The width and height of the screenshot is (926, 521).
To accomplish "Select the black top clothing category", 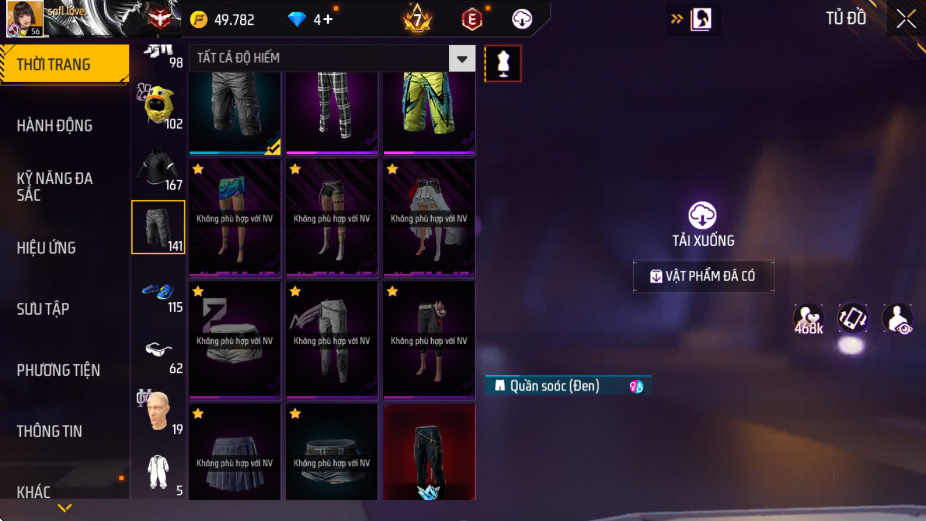I will click(158, 166).
